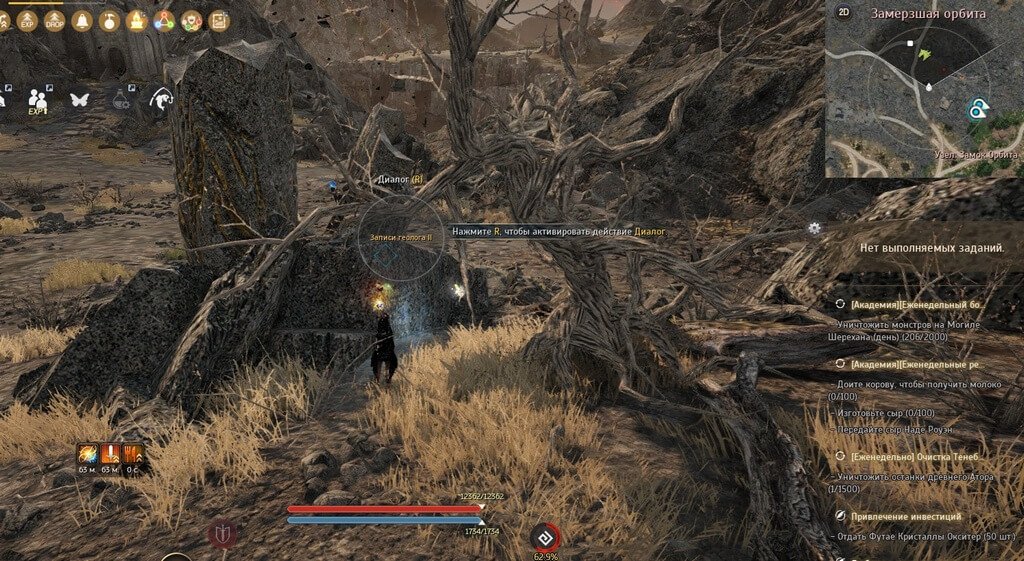Select the candle icon in the top row
The width and height of the screenshot is (1024, 561).
point(136,21)
